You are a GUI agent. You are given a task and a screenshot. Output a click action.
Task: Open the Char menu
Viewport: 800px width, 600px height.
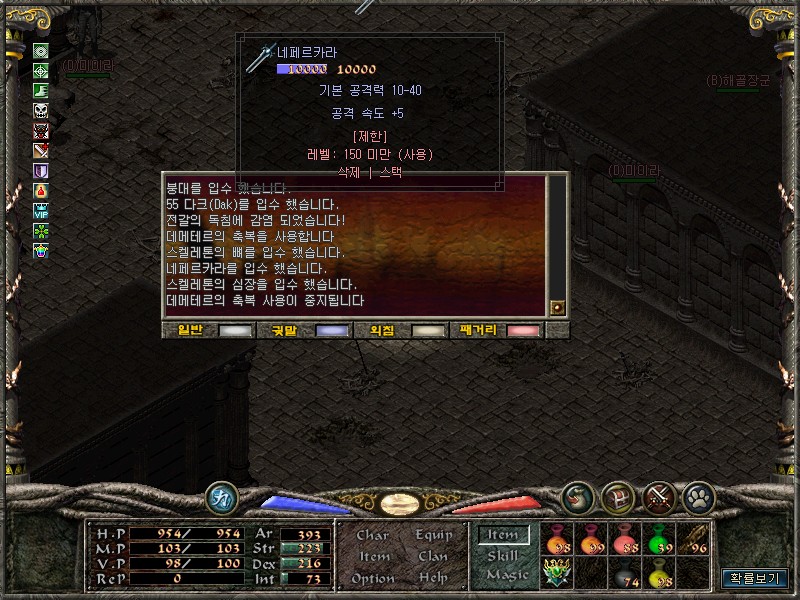tap(373, 535)
